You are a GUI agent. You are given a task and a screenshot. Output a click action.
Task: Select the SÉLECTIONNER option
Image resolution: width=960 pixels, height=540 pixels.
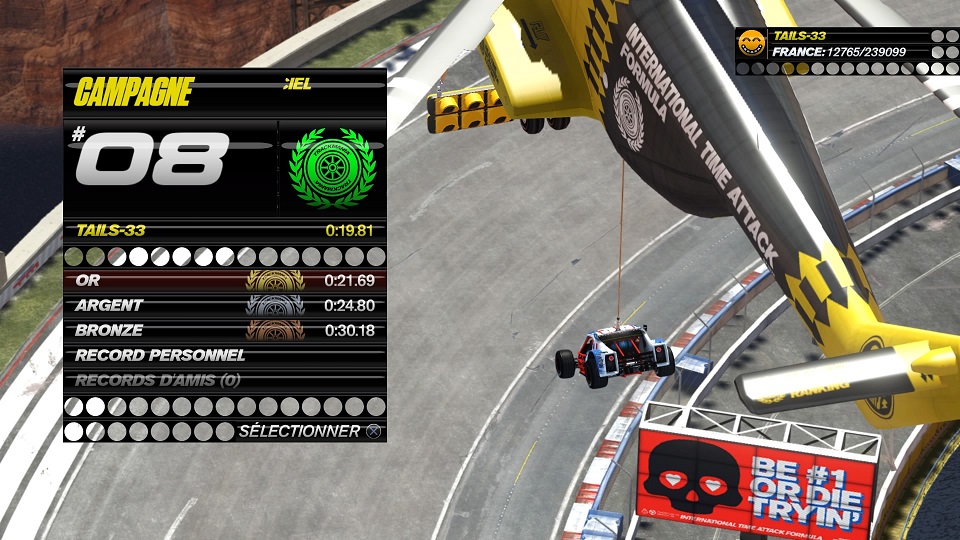[x=309, y=431]
